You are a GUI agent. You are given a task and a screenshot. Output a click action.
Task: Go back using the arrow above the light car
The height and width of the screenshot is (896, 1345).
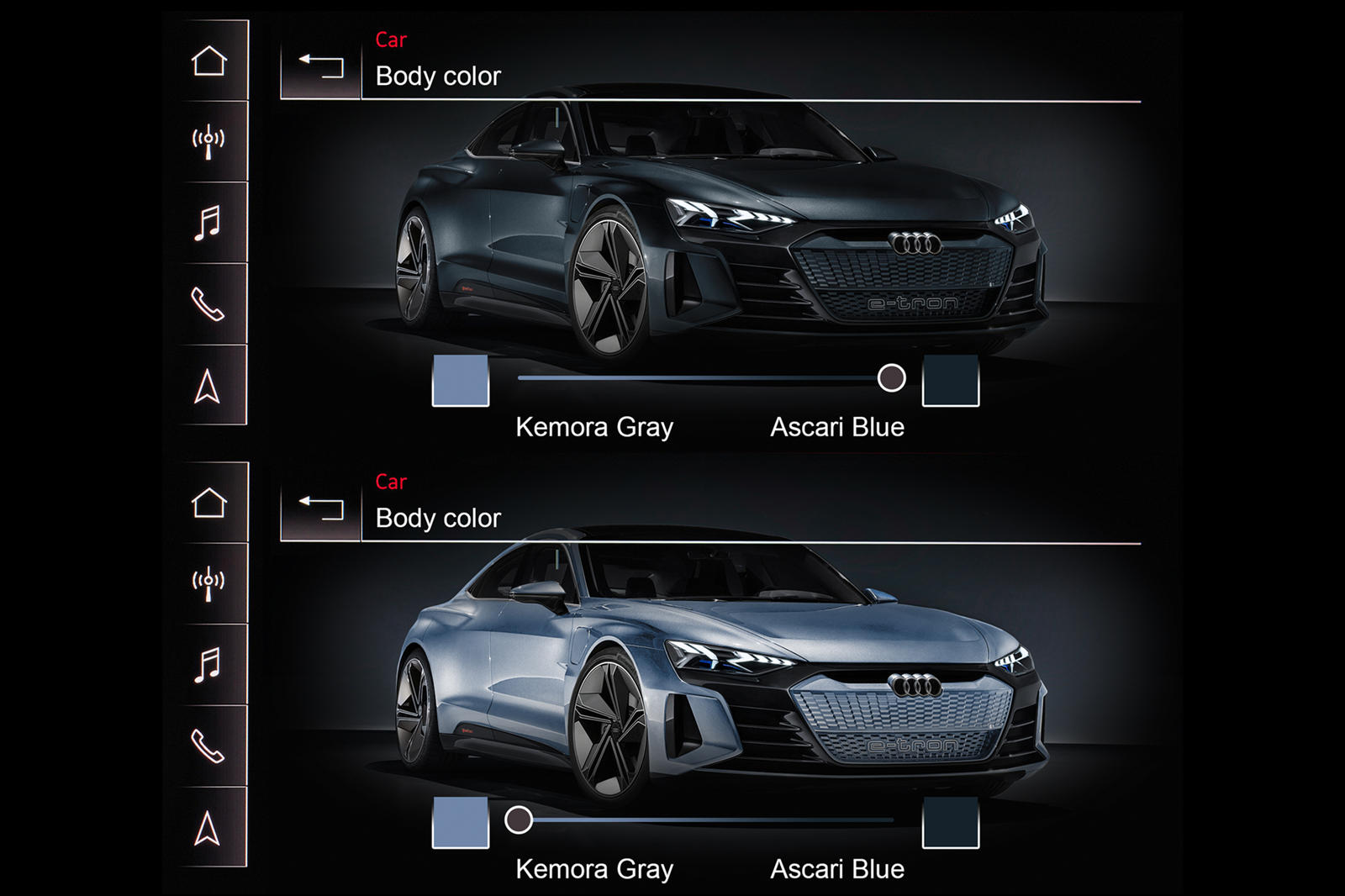pos(321,508)
